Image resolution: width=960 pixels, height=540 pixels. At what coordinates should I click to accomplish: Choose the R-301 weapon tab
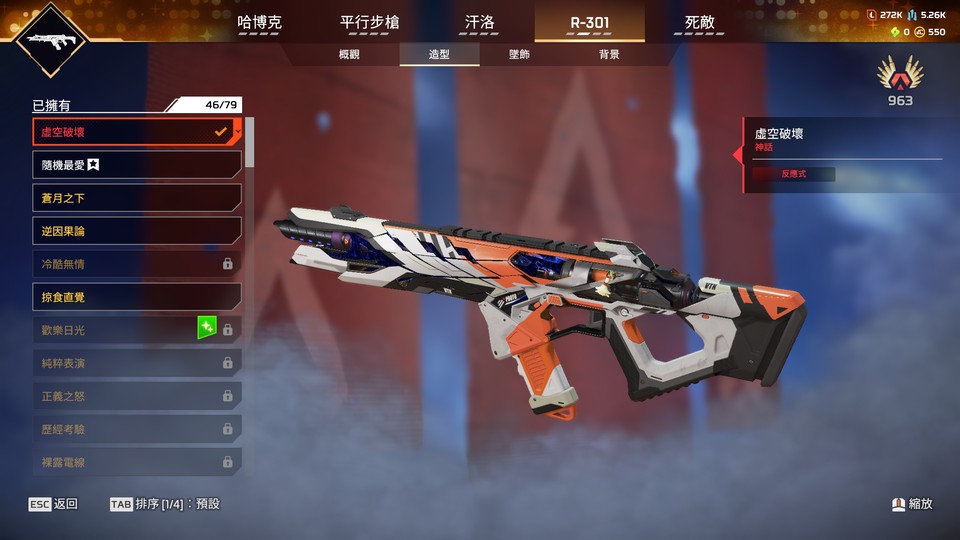[590, 22]
